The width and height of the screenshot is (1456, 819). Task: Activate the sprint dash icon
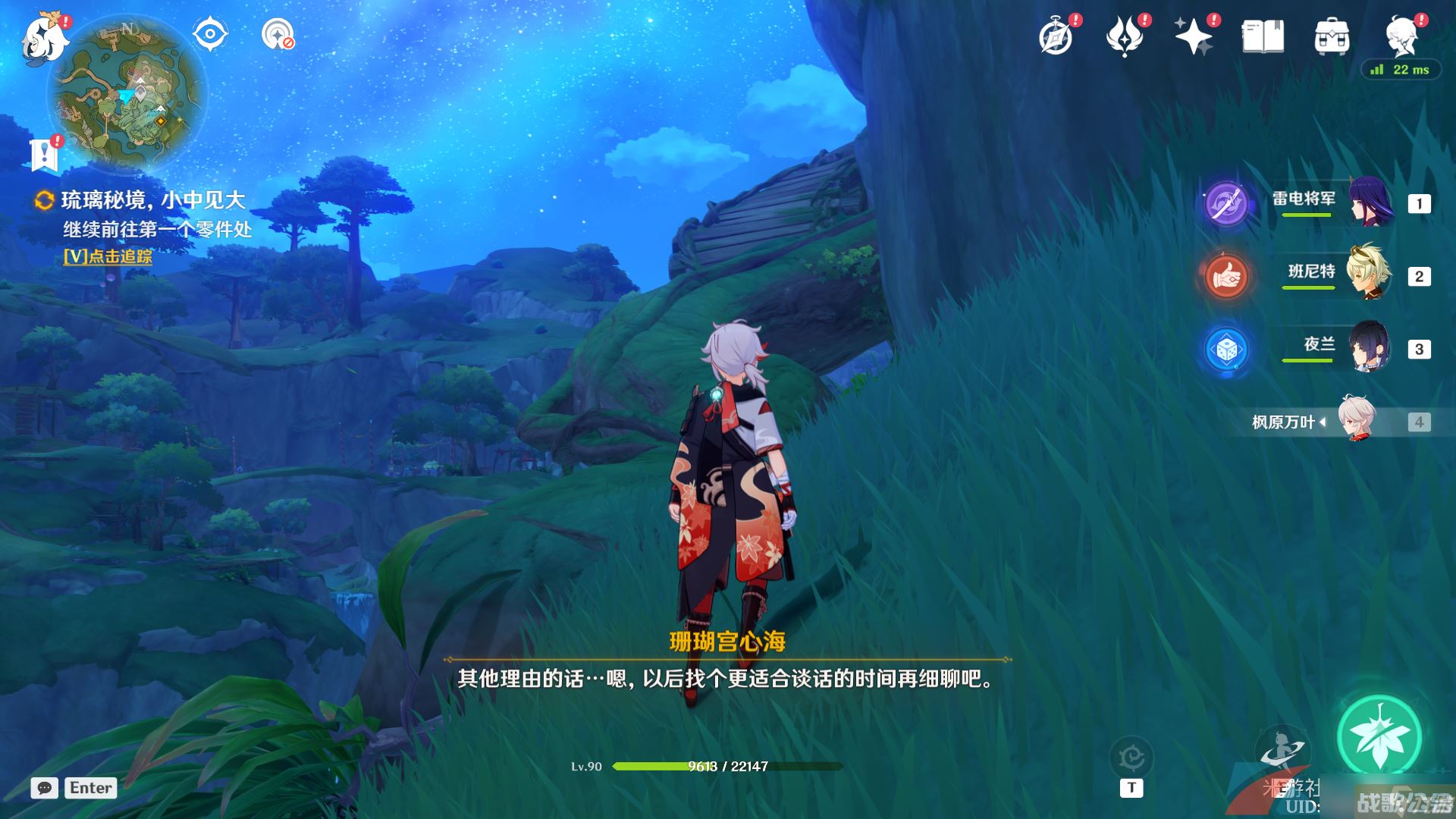coord(1282,751)
